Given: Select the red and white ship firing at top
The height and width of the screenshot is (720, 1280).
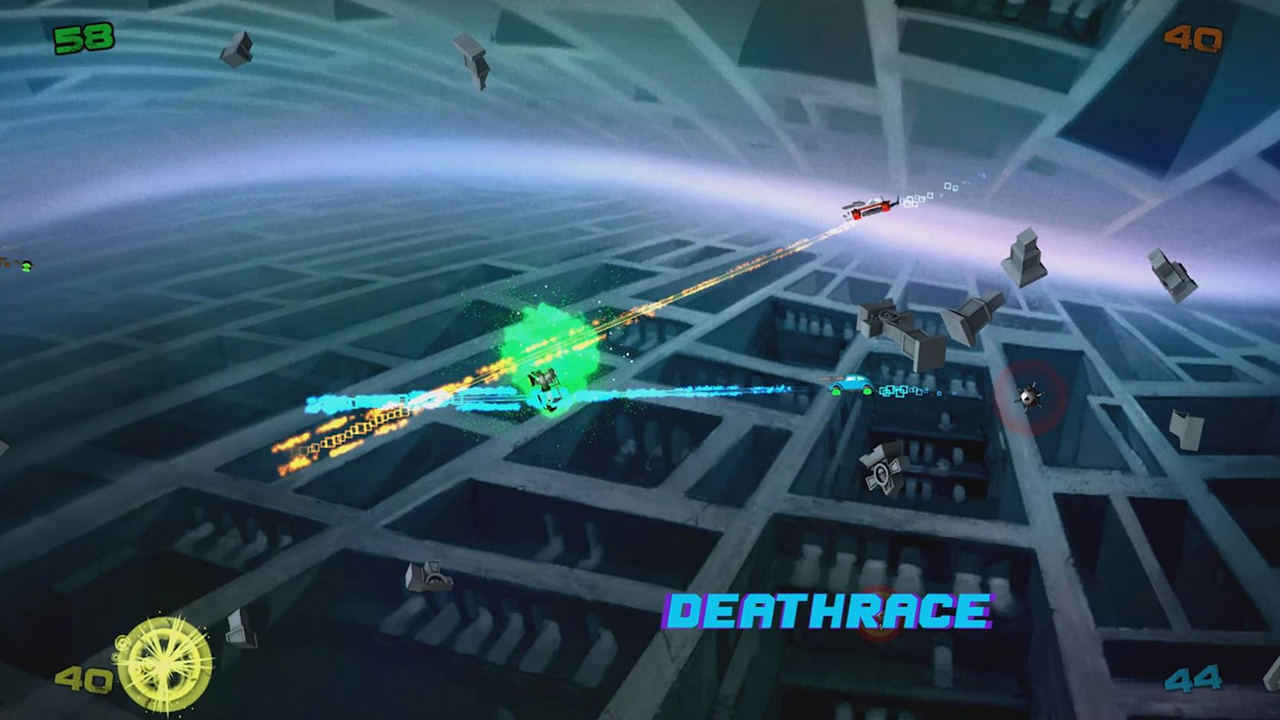Looking at the screenshot, I should [x=870, y=208].
